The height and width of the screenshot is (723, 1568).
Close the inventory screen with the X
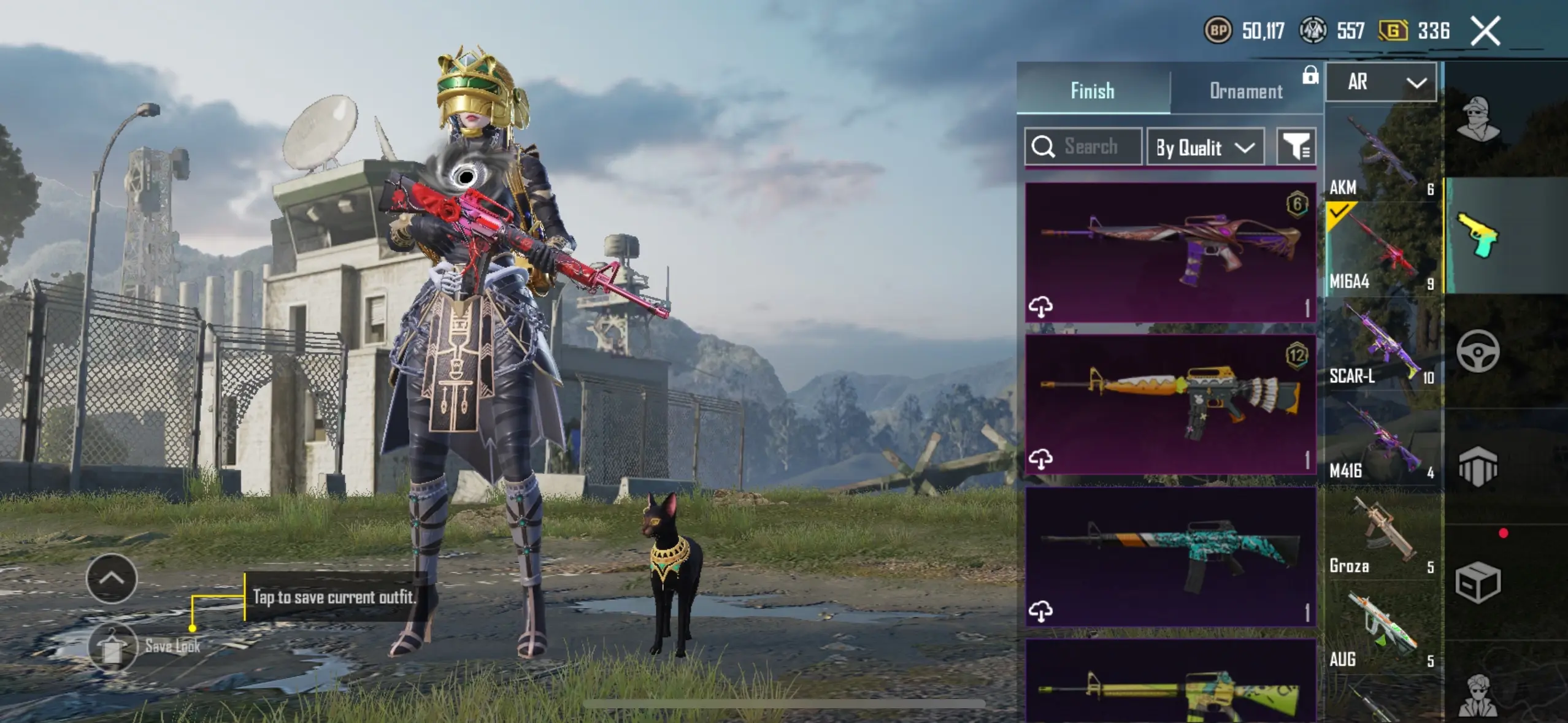(1485, 31)
